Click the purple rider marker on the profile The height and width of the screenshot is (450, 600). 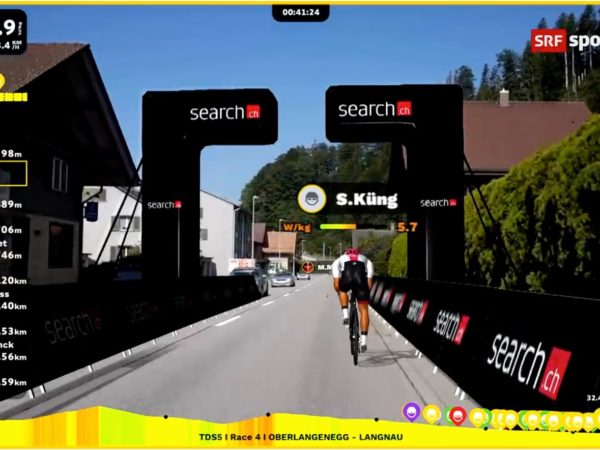coord(411,411)
